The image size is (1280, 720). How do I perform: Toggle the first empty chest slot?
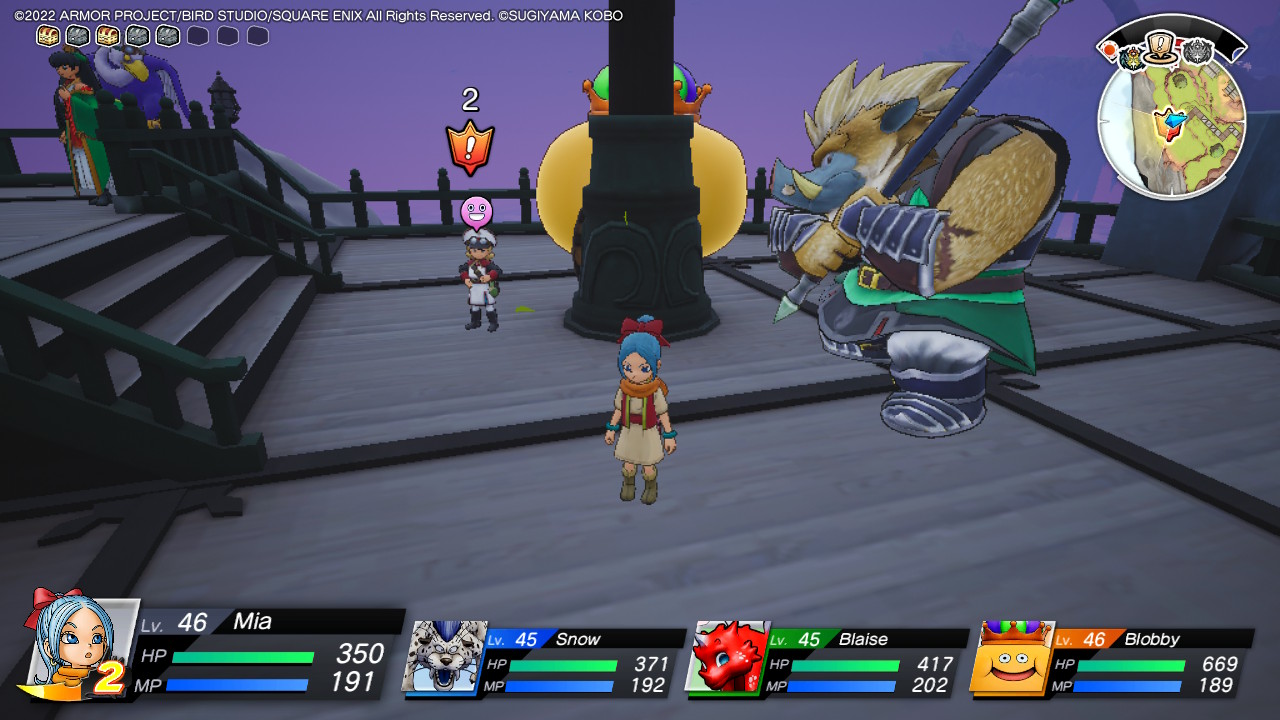coord(199,33)
